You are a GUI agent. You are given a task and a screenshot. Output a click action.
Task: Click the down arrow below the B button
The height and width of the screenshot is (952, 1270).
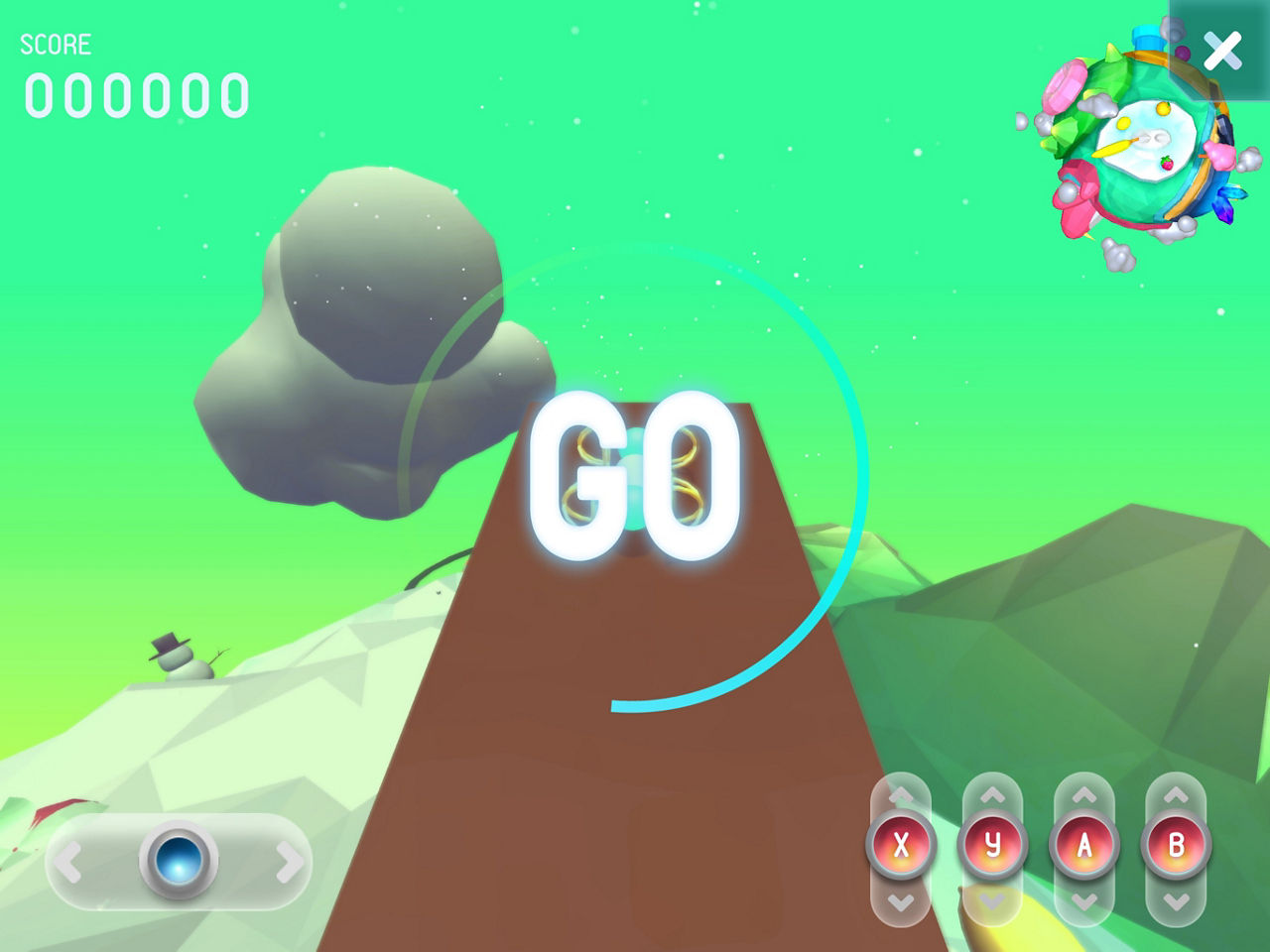coord(1176,901)
